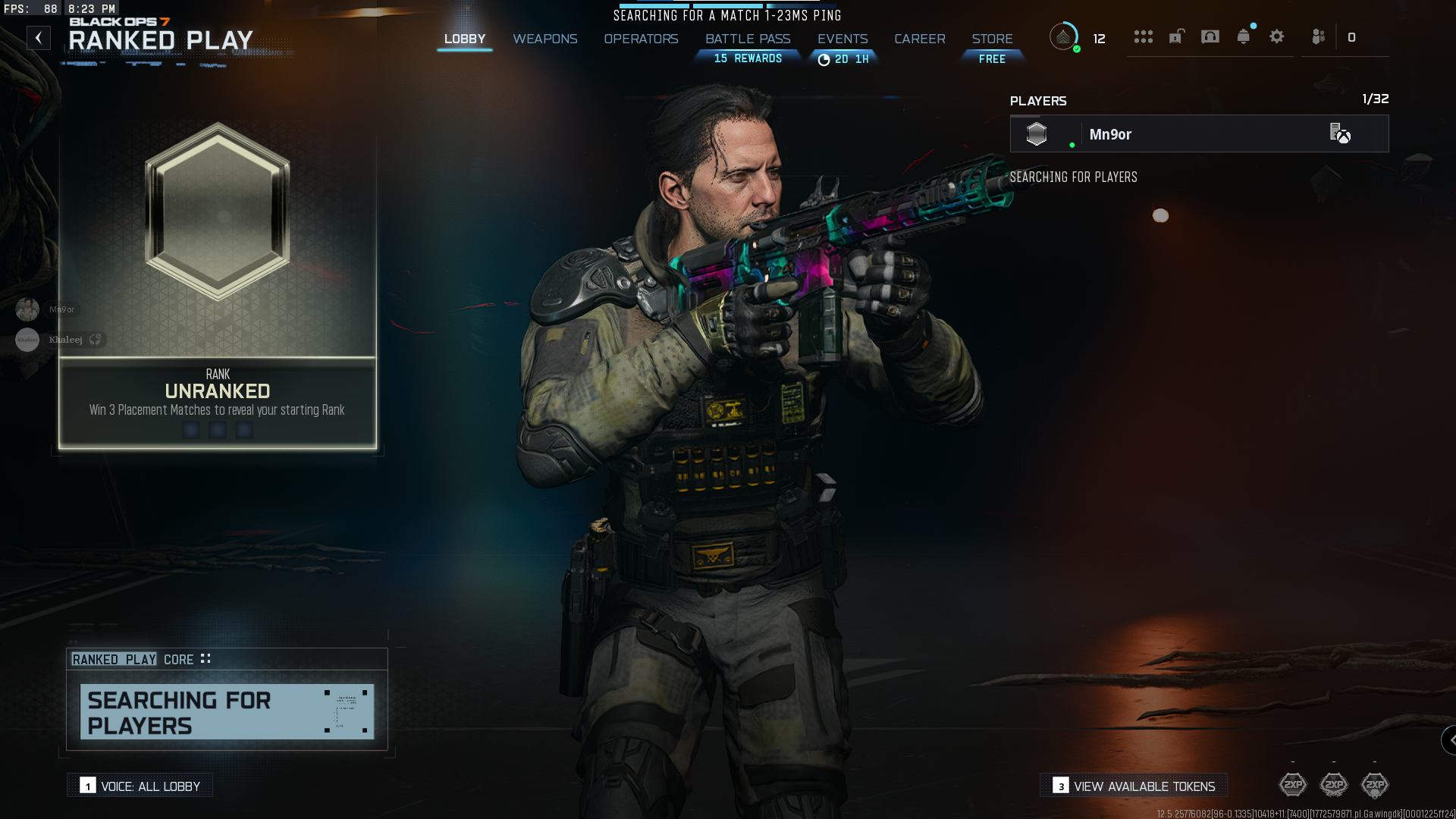
Task: Open the Weapons tab
Action: [x=544, y=39]
